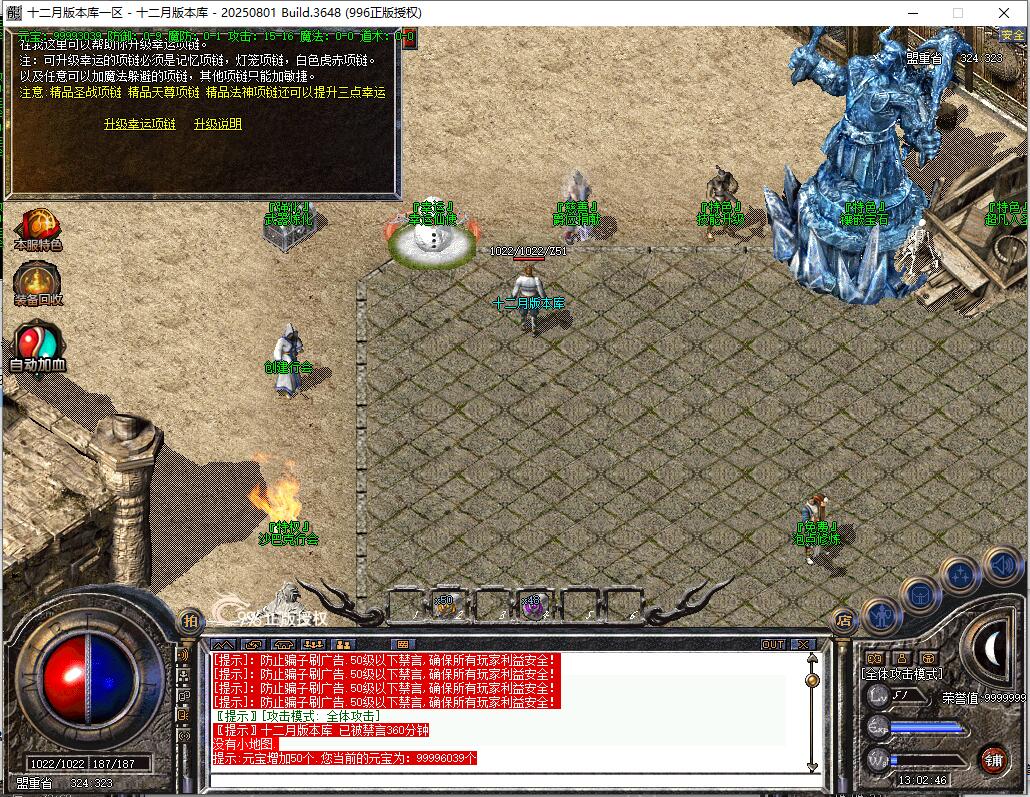Open the round 店 shop button
The height and width of the screenshot is (797, 1030).
843,620
